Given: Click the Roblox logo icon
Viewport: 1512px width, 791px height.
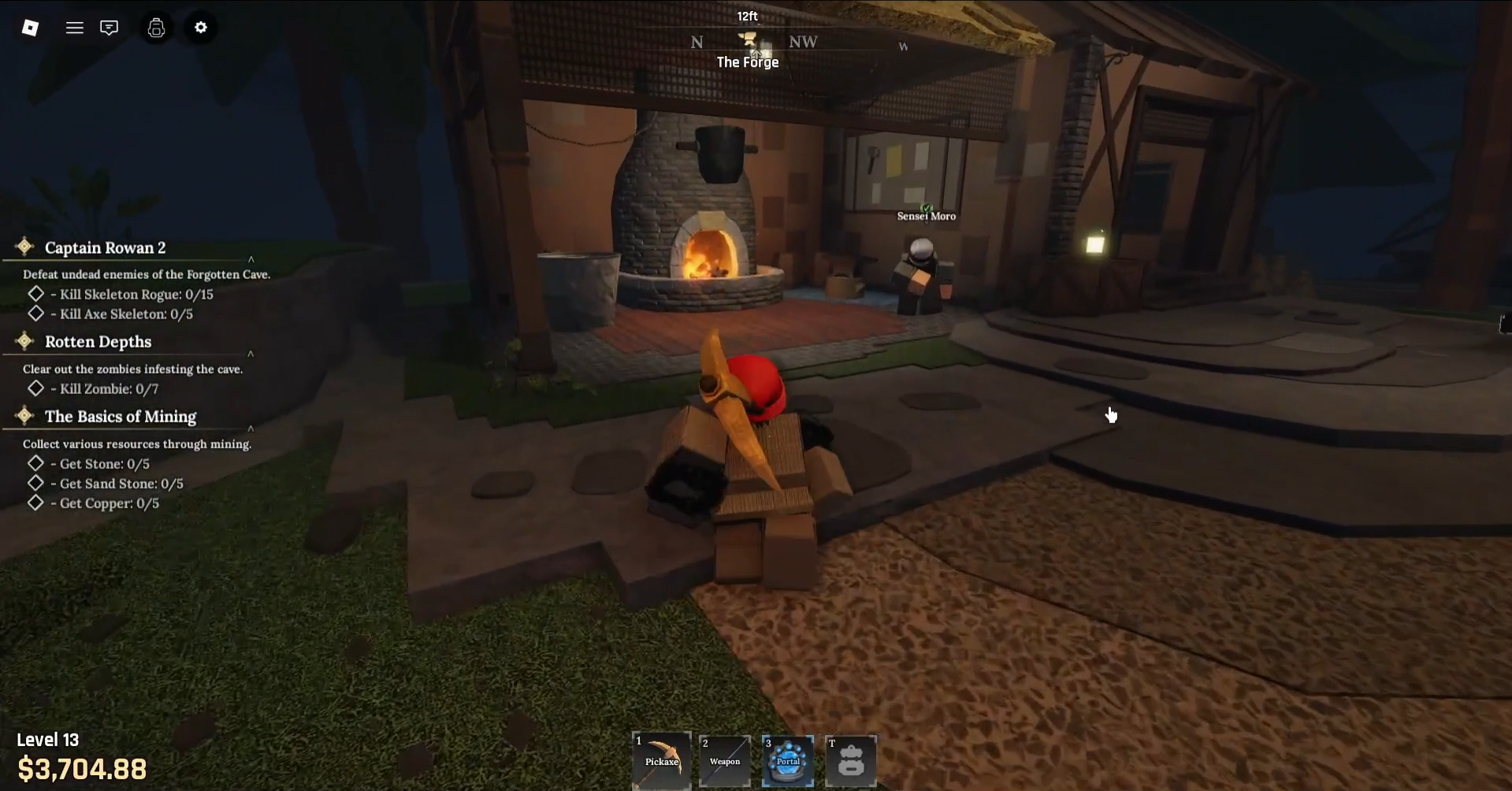Looking at the screenshot, I should [x=30, y=28].
